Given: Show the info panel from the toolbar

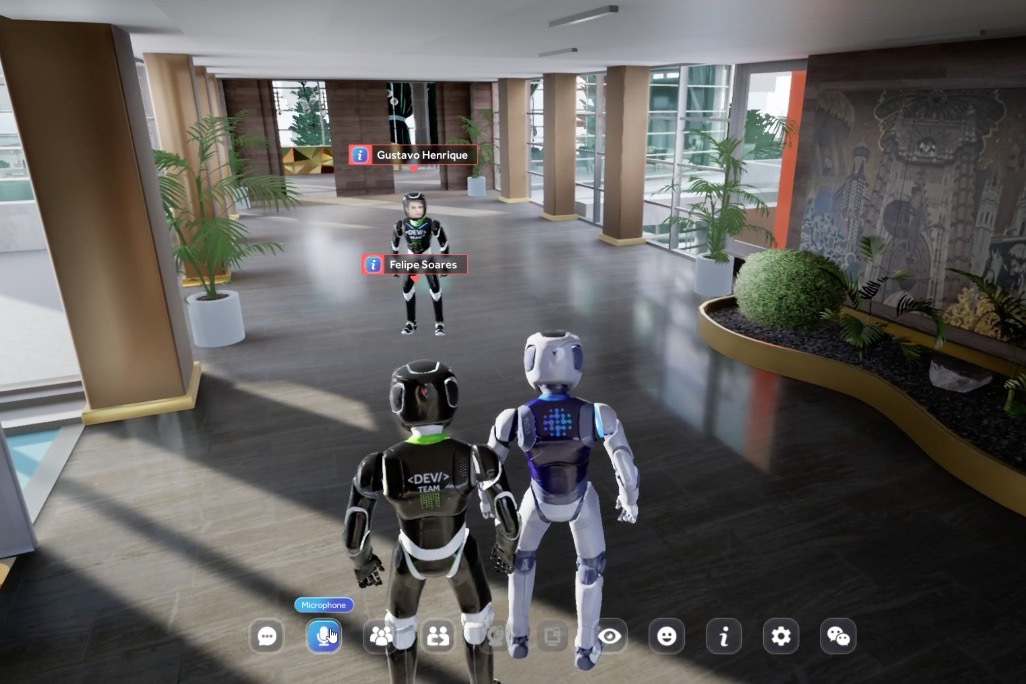Looking at the screenshot, I should (x=723, y=636).
